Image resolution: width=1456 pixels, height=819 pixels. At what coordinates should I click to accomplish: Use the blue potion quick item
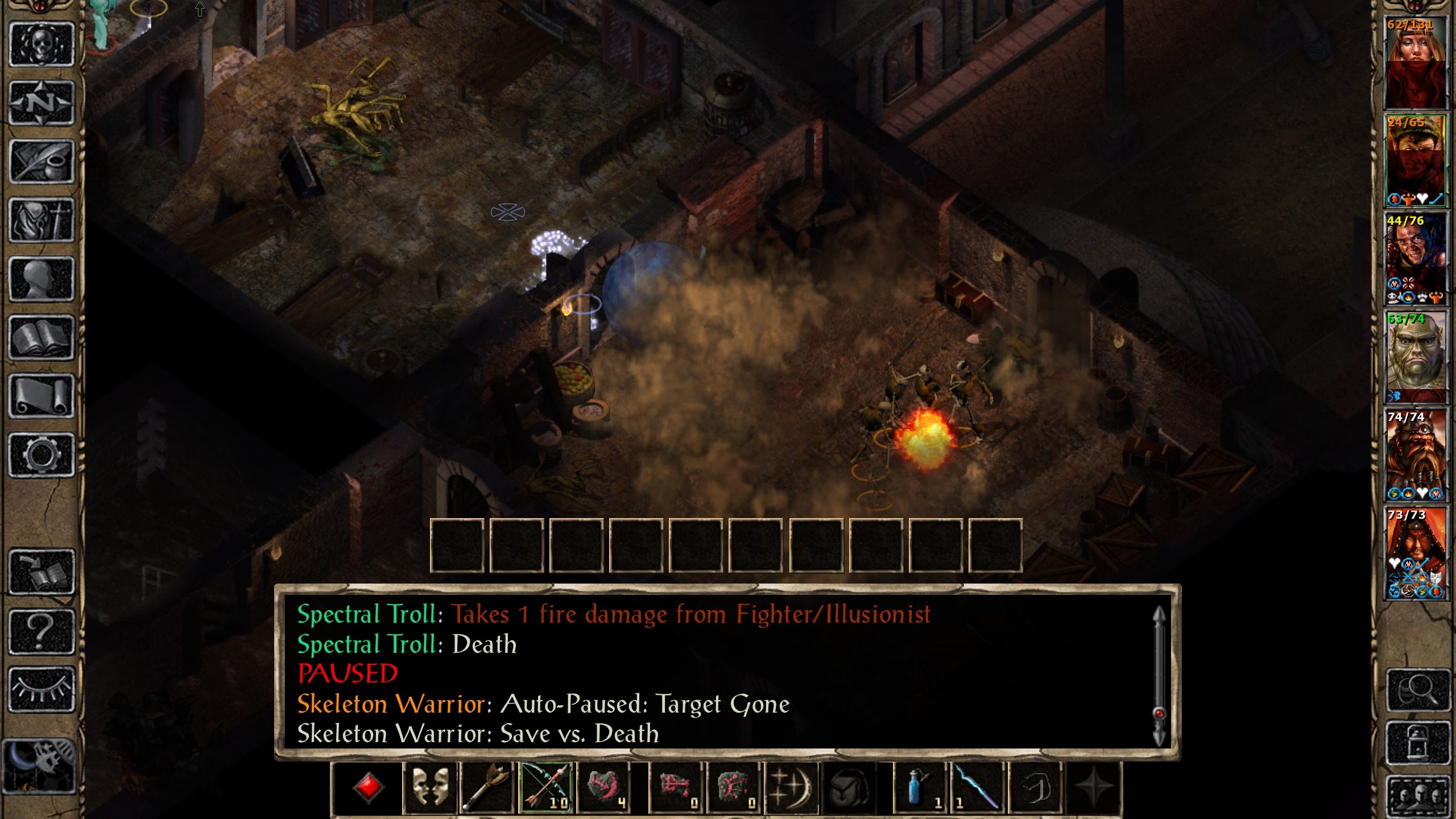[x=917, y=788]
